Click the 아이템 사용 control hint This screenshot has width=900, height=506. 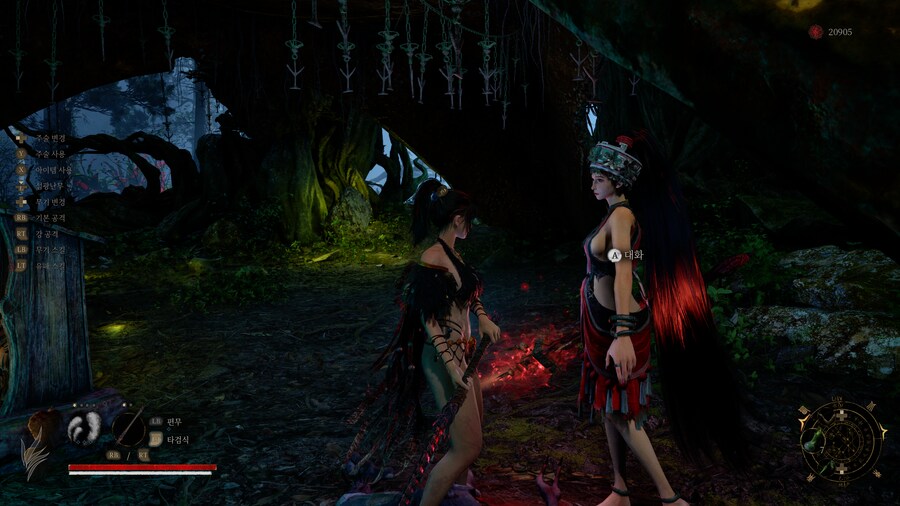[x=52, y=170]
